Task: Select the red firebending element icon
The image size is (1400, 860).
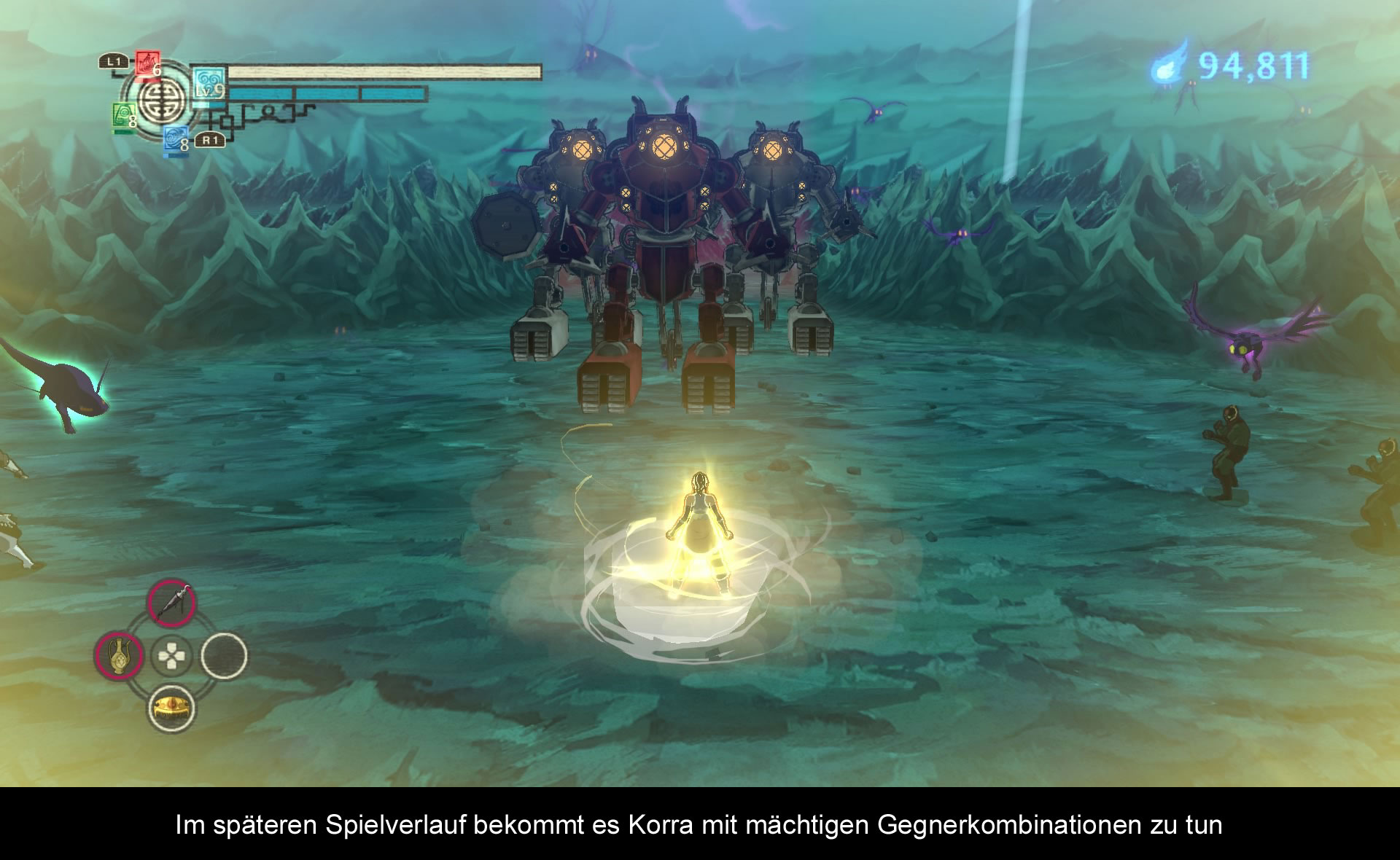Action: pos(147,64)
